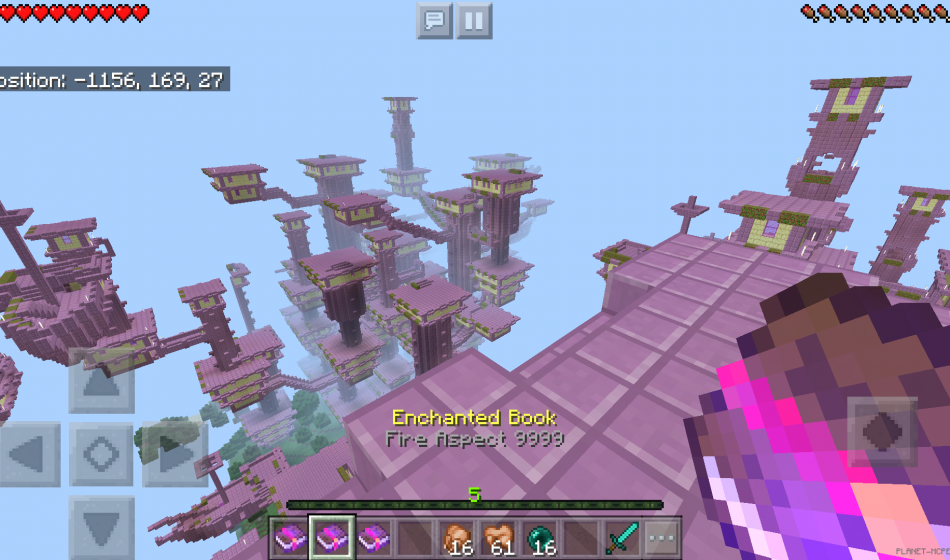Viewport: 950px width, 560px height.
Task: Tap the move backward arrow
Action: tap(101, 522)
